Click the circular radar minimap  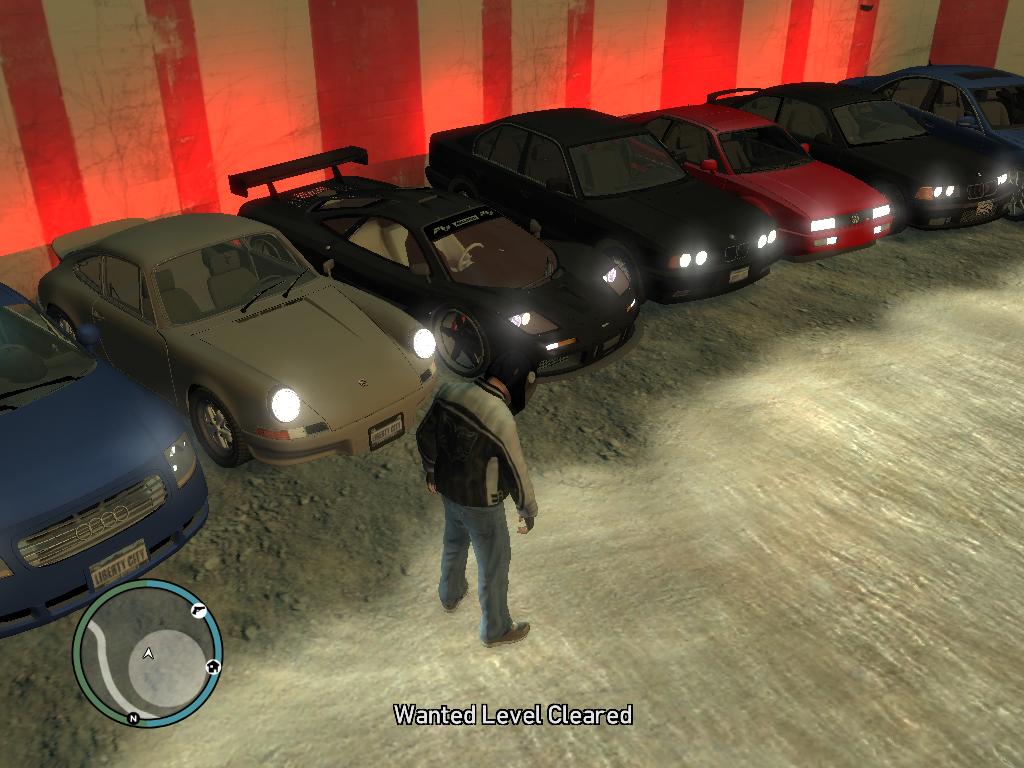147,652
